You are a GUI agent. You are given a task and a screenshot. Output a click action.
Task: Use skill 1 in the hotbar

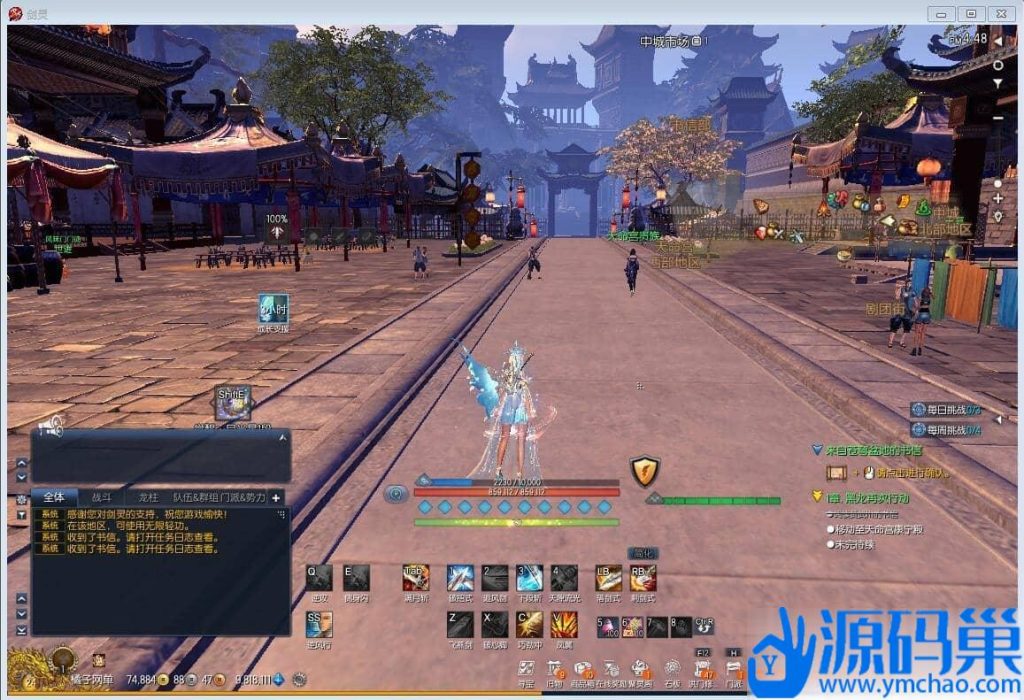pyautogui.click(x=460, y=577)
